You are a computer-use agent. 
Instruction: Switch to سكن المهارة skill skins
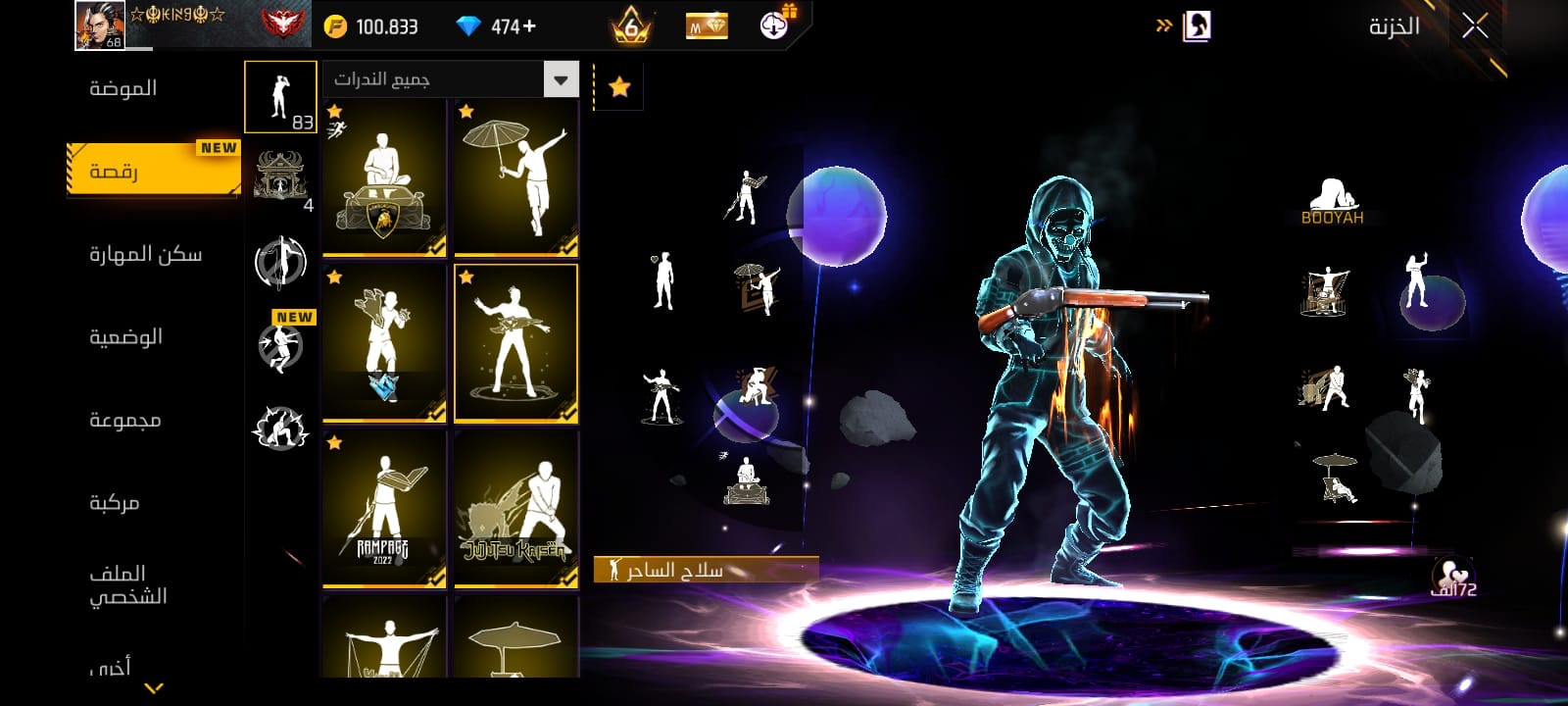point(145,255)
